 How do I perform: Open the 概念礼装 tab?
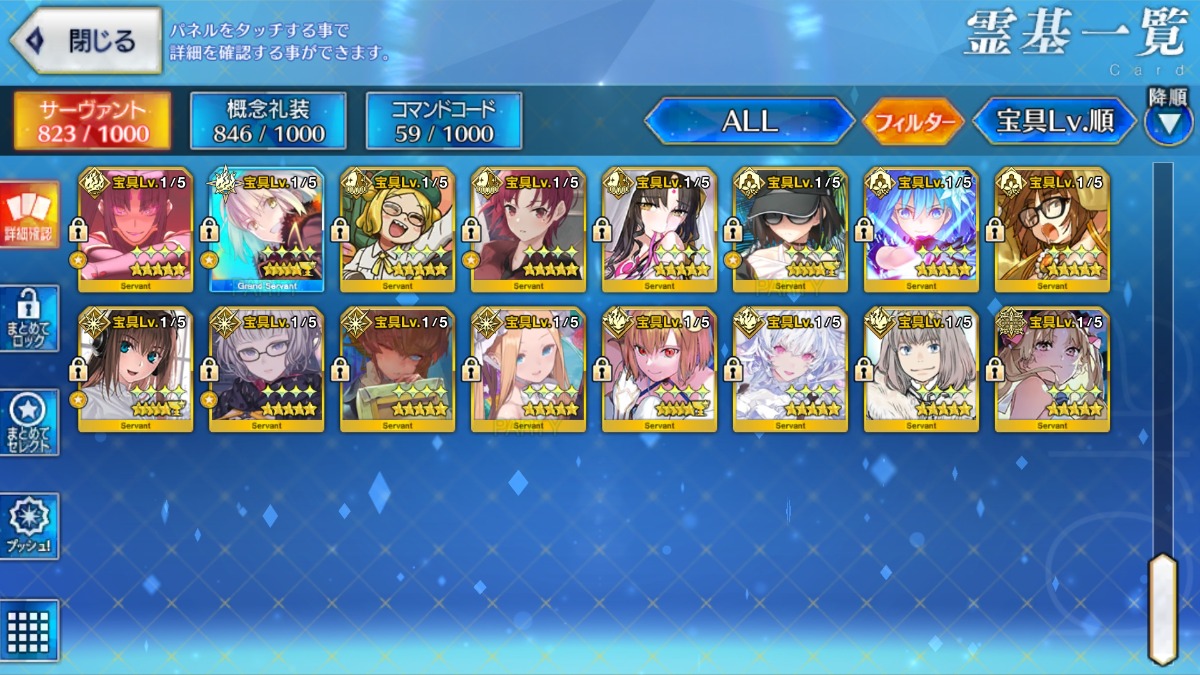coord(268,122)
